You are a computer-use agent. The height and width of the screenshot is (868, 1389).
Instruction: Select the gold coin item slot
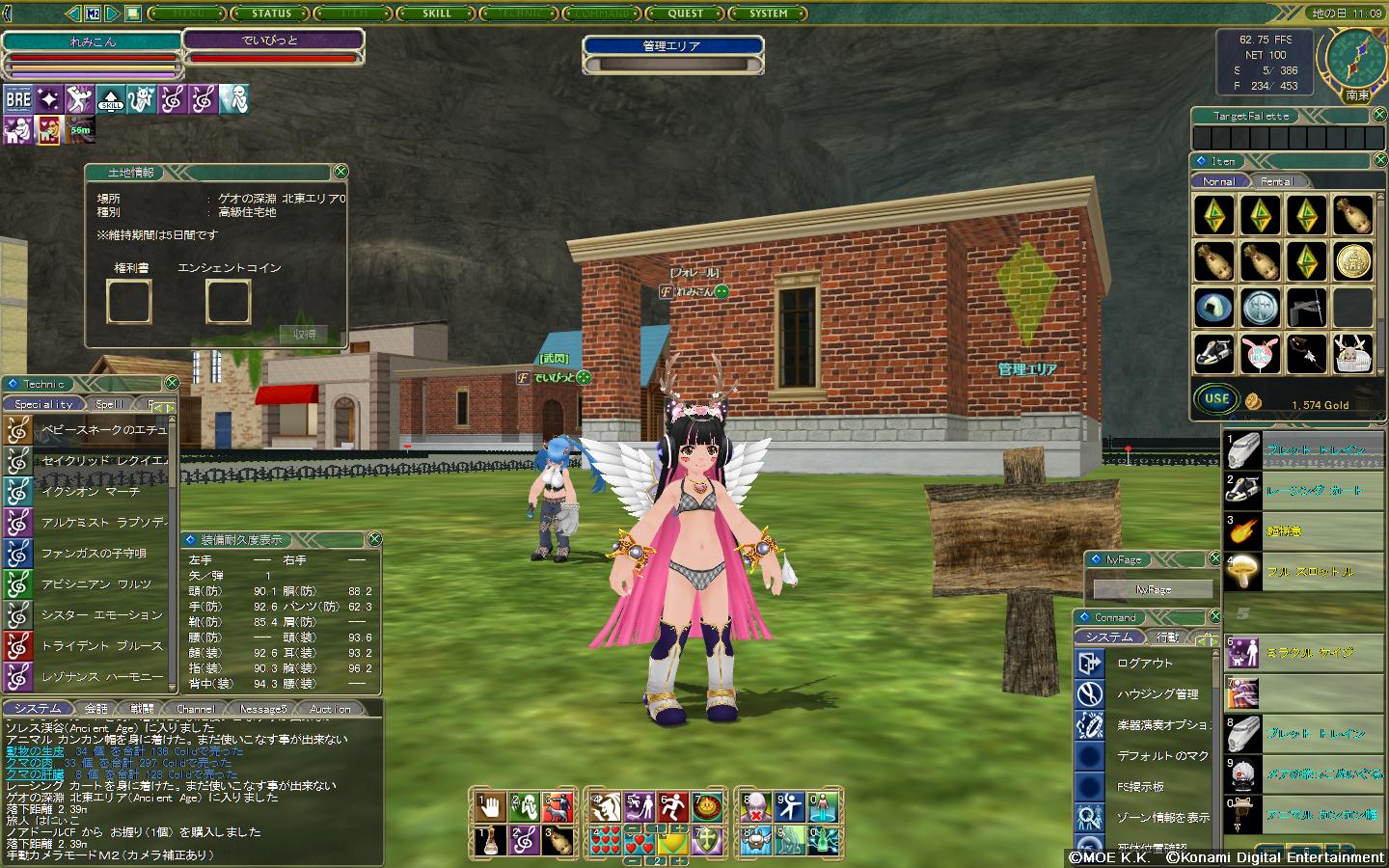(x=1353, y=260)
